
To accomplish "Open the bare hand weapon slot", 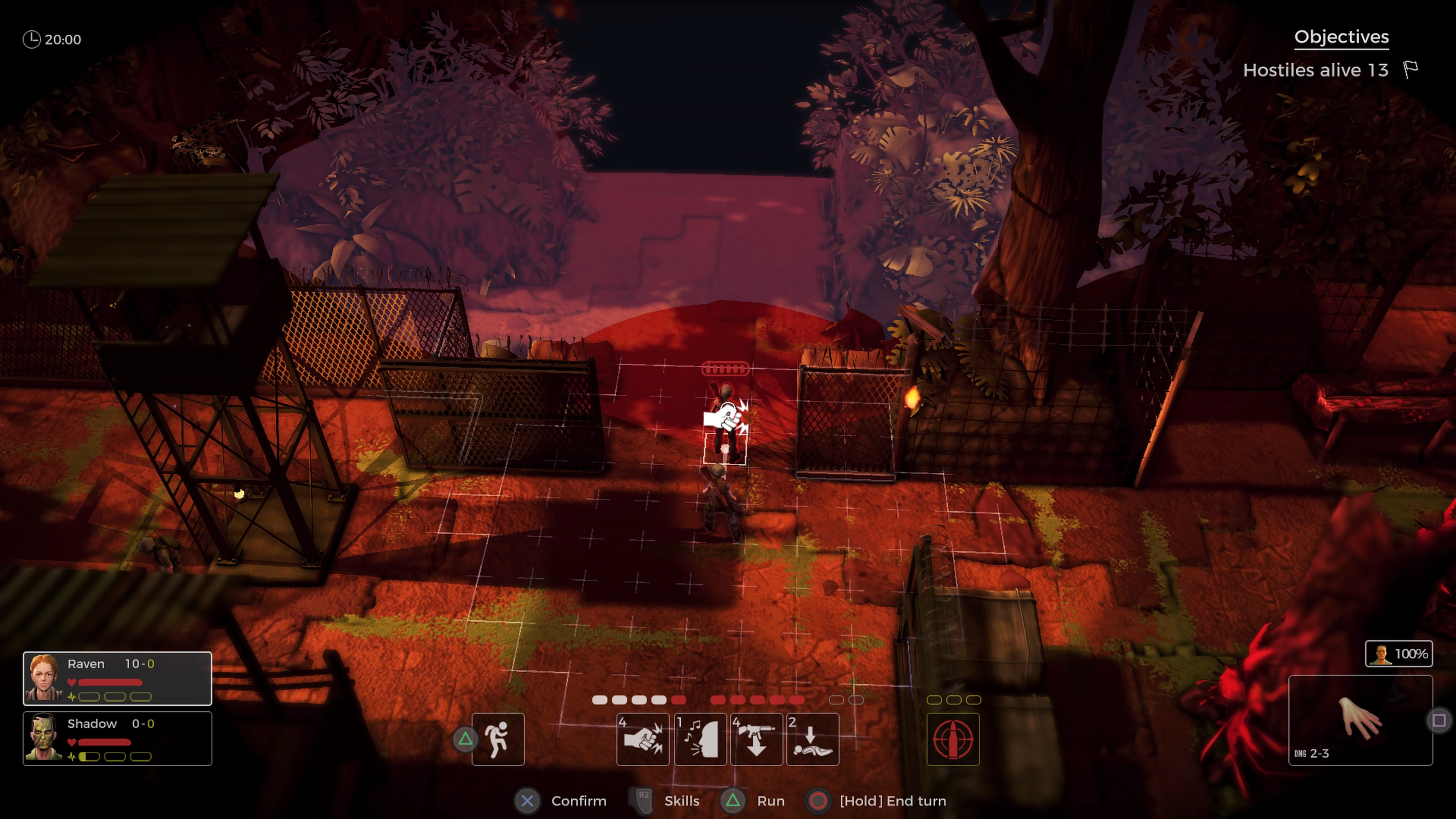I will click(x=1360, y=720).
